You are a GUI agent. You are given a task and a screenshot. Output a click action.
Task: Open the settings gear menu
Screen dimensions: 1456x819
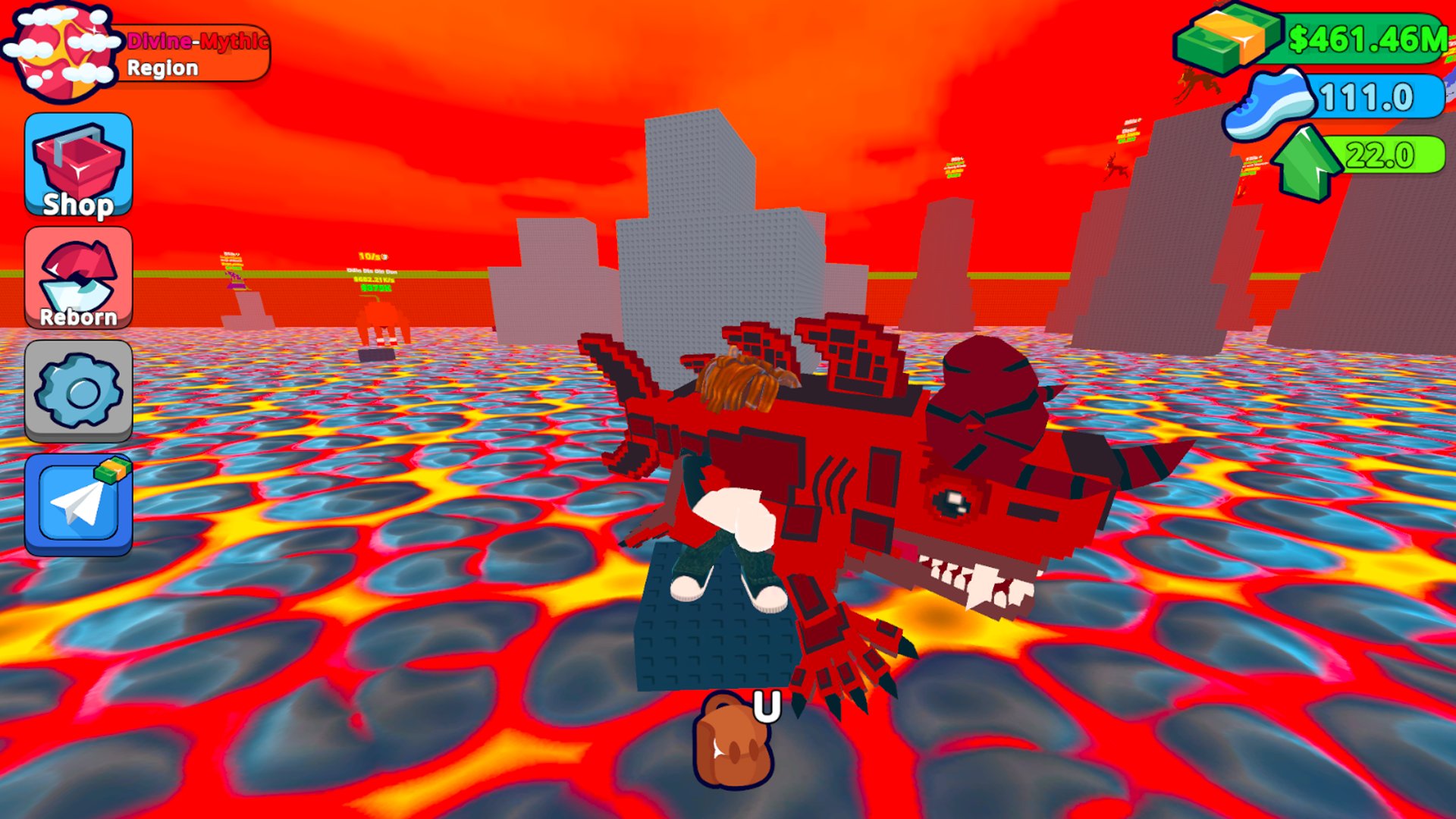78,391
